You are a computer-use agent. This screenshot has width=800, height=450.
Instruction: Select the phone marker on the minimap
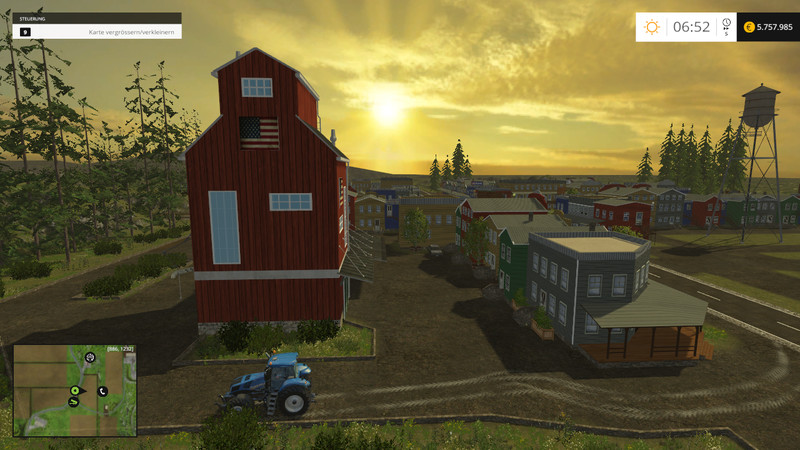(102, 390)
